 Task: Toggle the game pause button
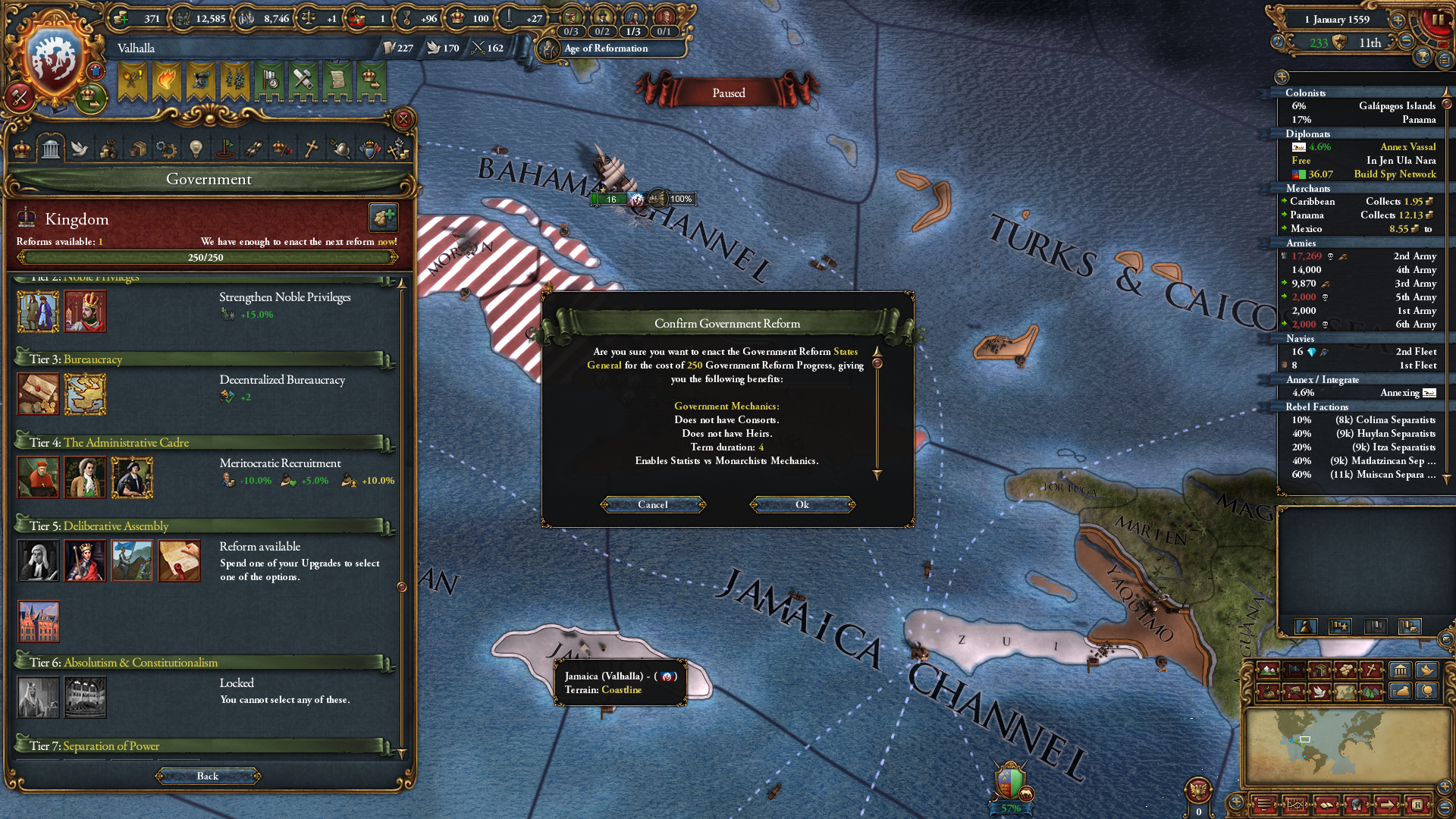click(1437, 20)
